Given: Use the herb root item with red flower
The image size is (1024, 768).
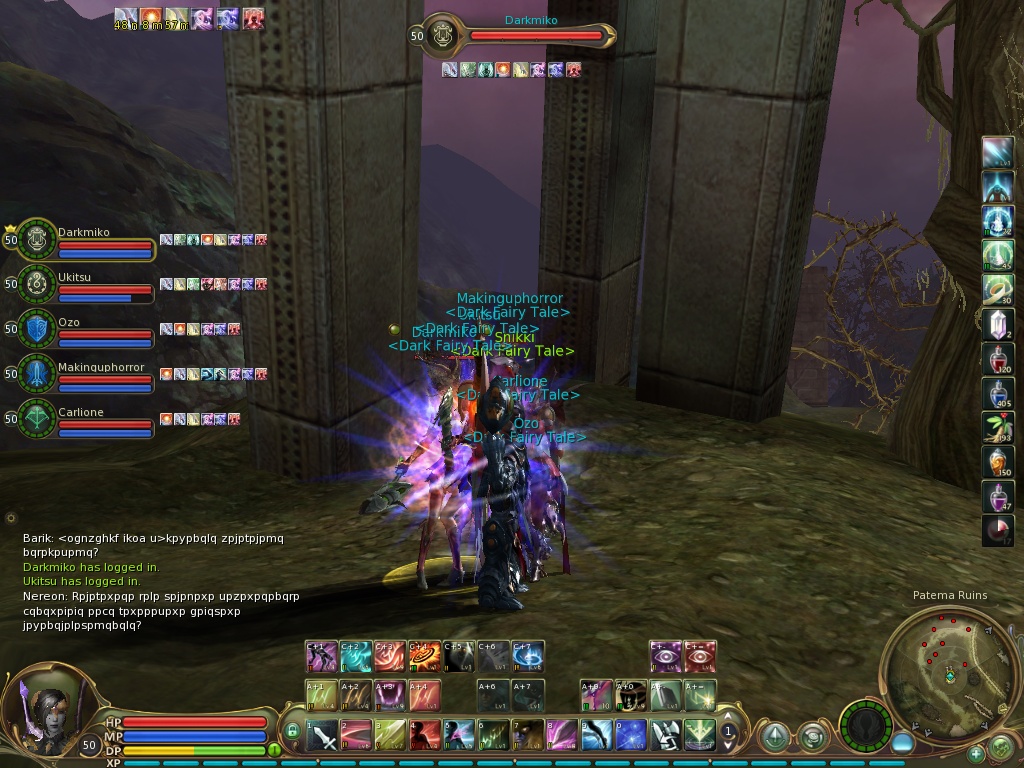Looking at the screenshot, I should tap(998, 427).
